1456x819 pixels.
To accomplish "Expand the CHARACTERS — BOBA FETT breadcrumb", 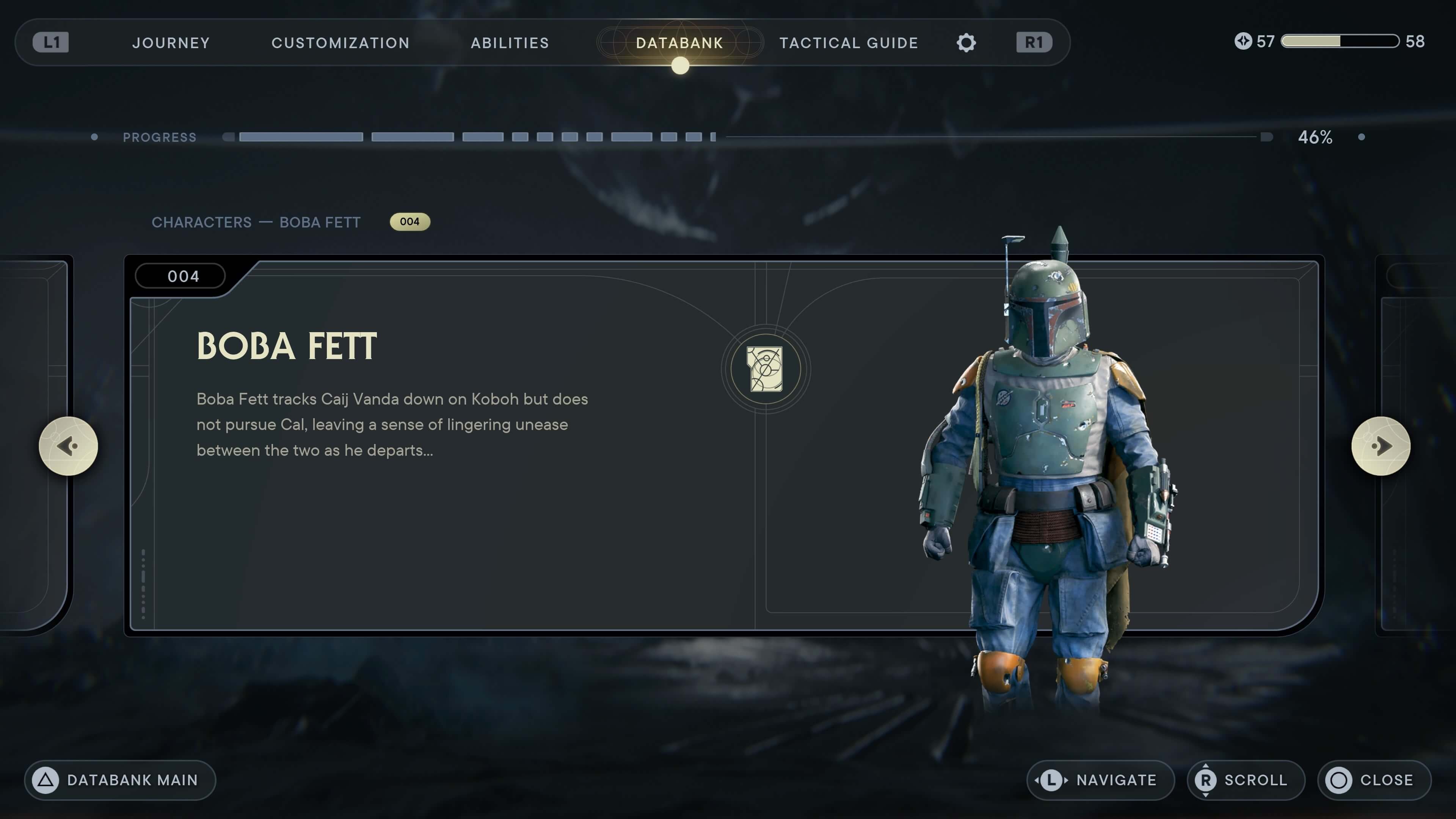I will (256, 222).
